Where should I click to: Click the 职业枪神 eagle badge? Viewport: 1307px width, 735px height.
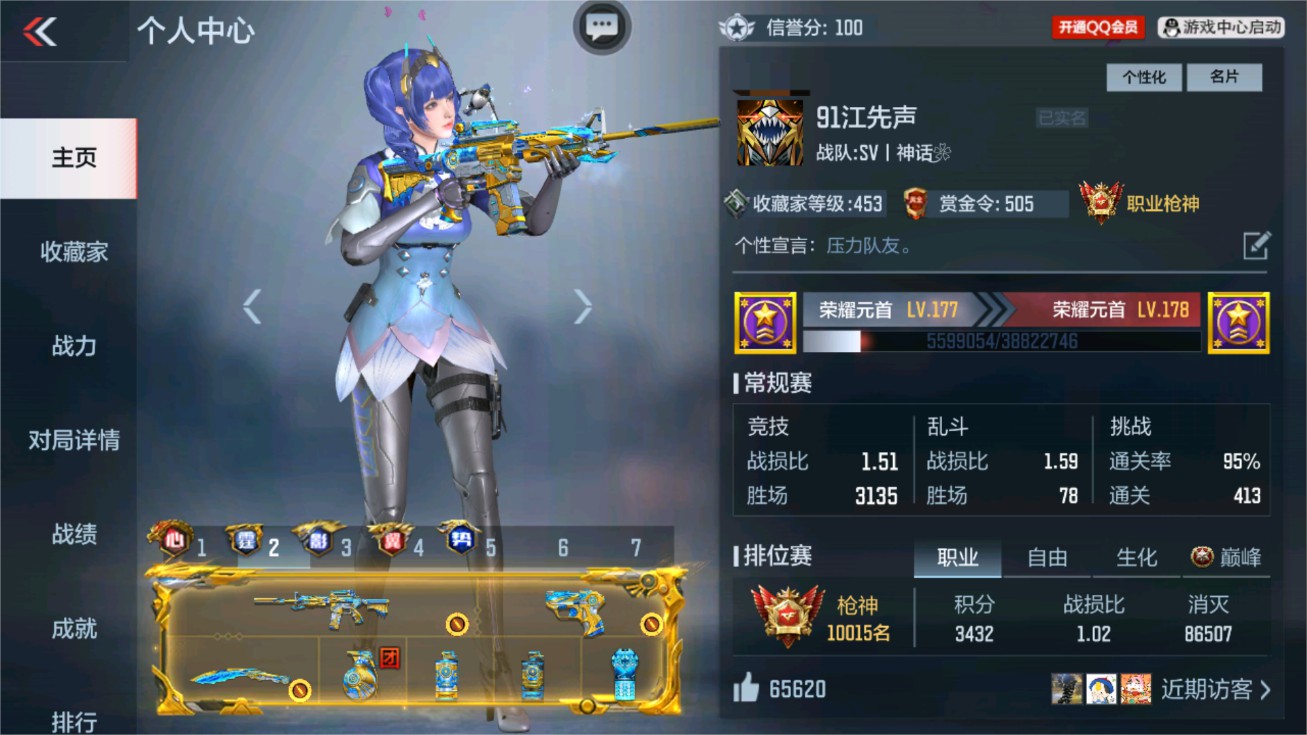coord(1100,199)
